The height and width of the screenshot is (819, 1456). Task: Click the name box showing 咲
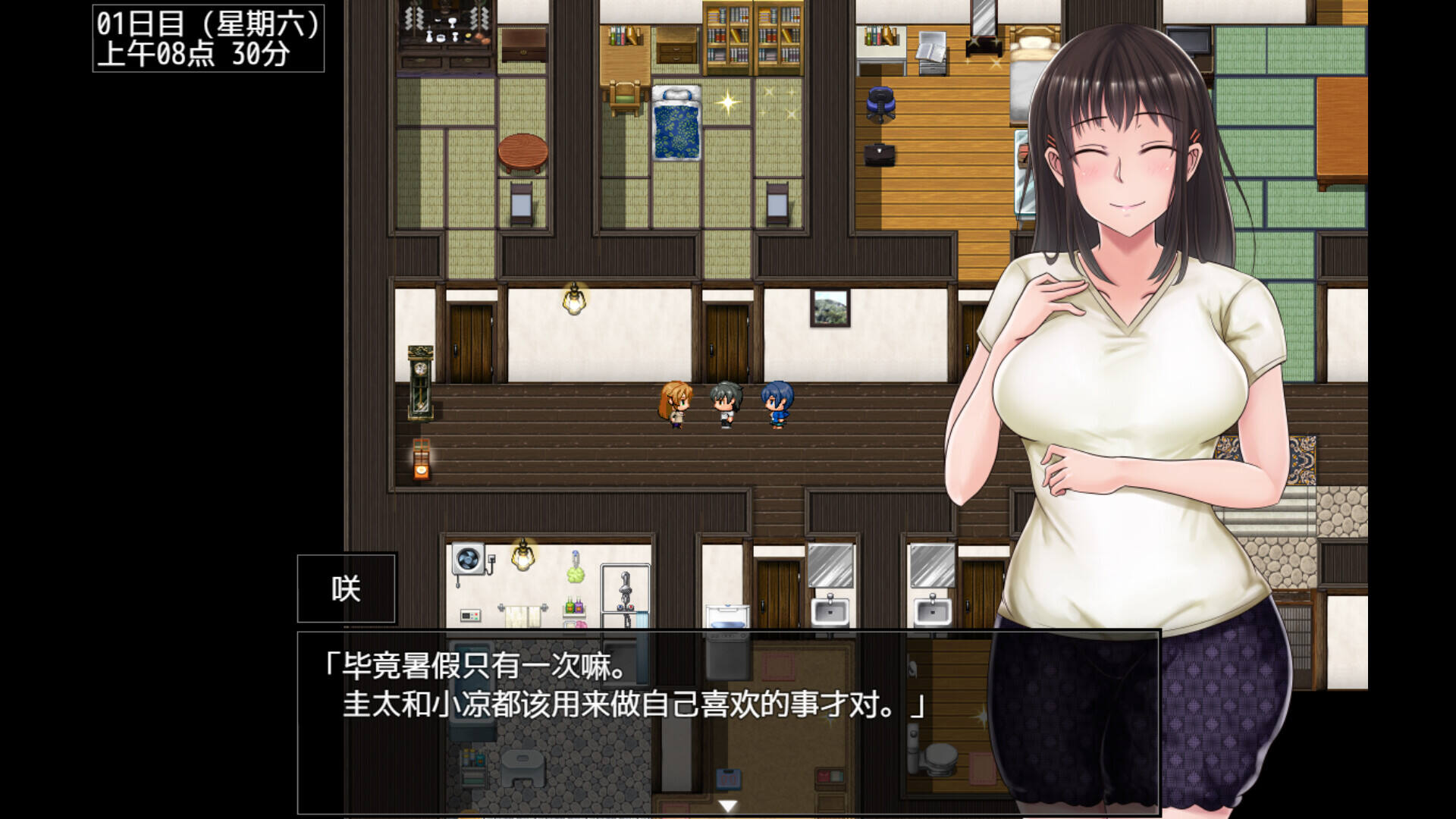click(x=345, y=588)
